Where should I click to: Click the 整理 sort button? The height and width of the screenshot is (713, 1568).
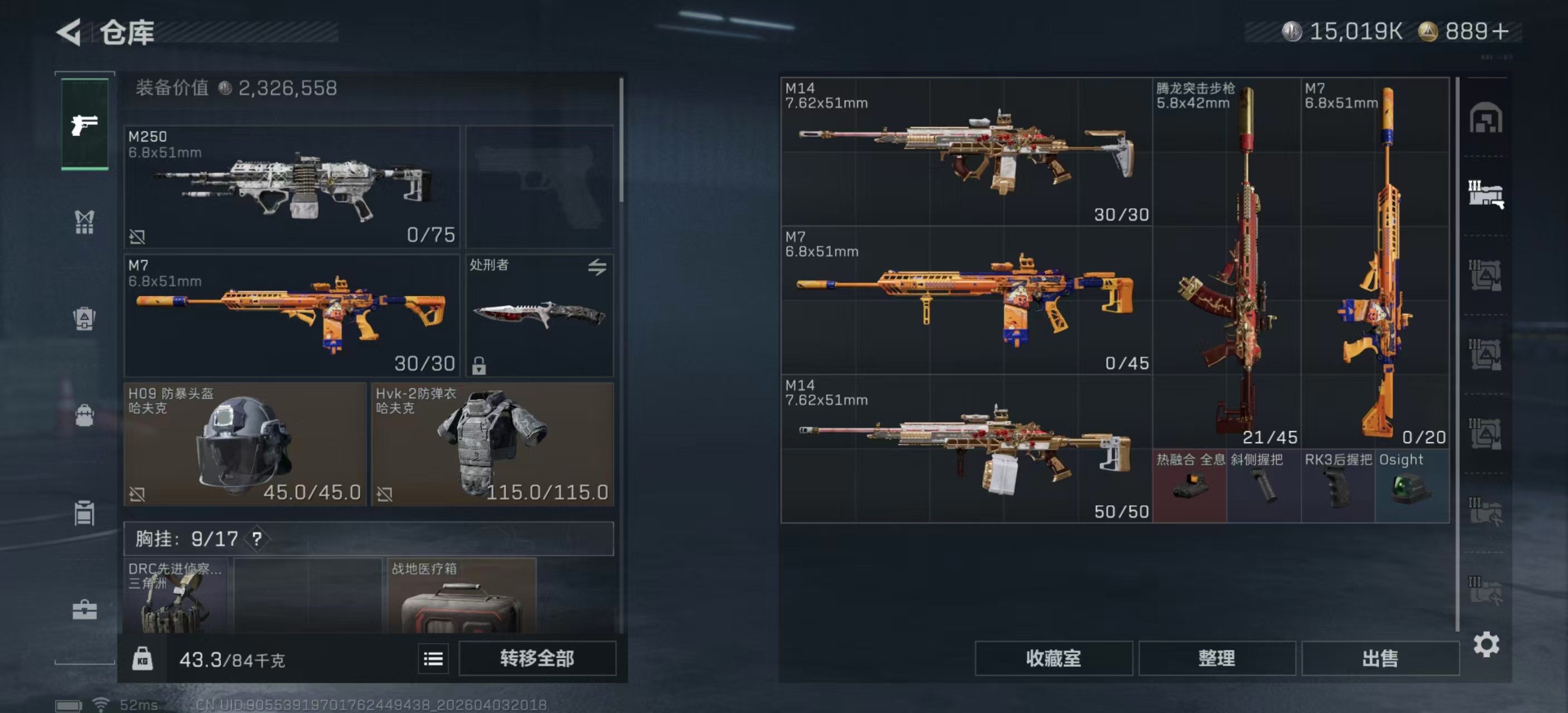click(1216, 658)
